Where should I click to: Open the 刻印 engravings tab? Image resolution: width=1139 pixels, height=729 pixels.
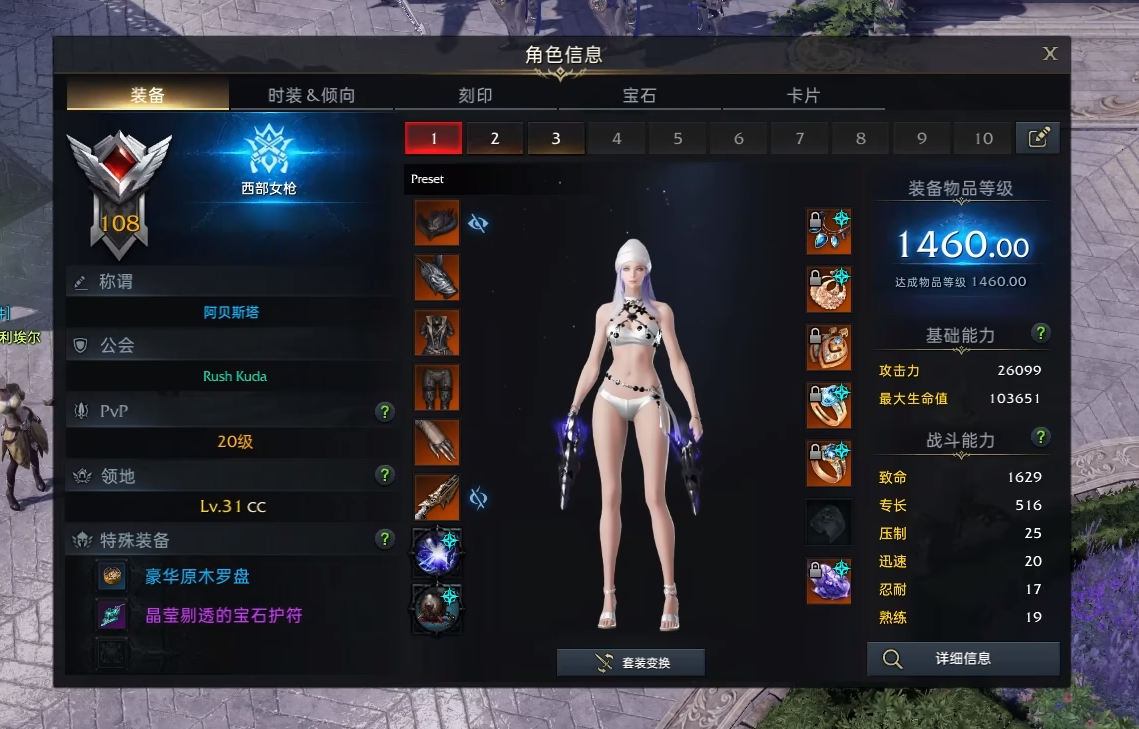(x=475, y=95)
